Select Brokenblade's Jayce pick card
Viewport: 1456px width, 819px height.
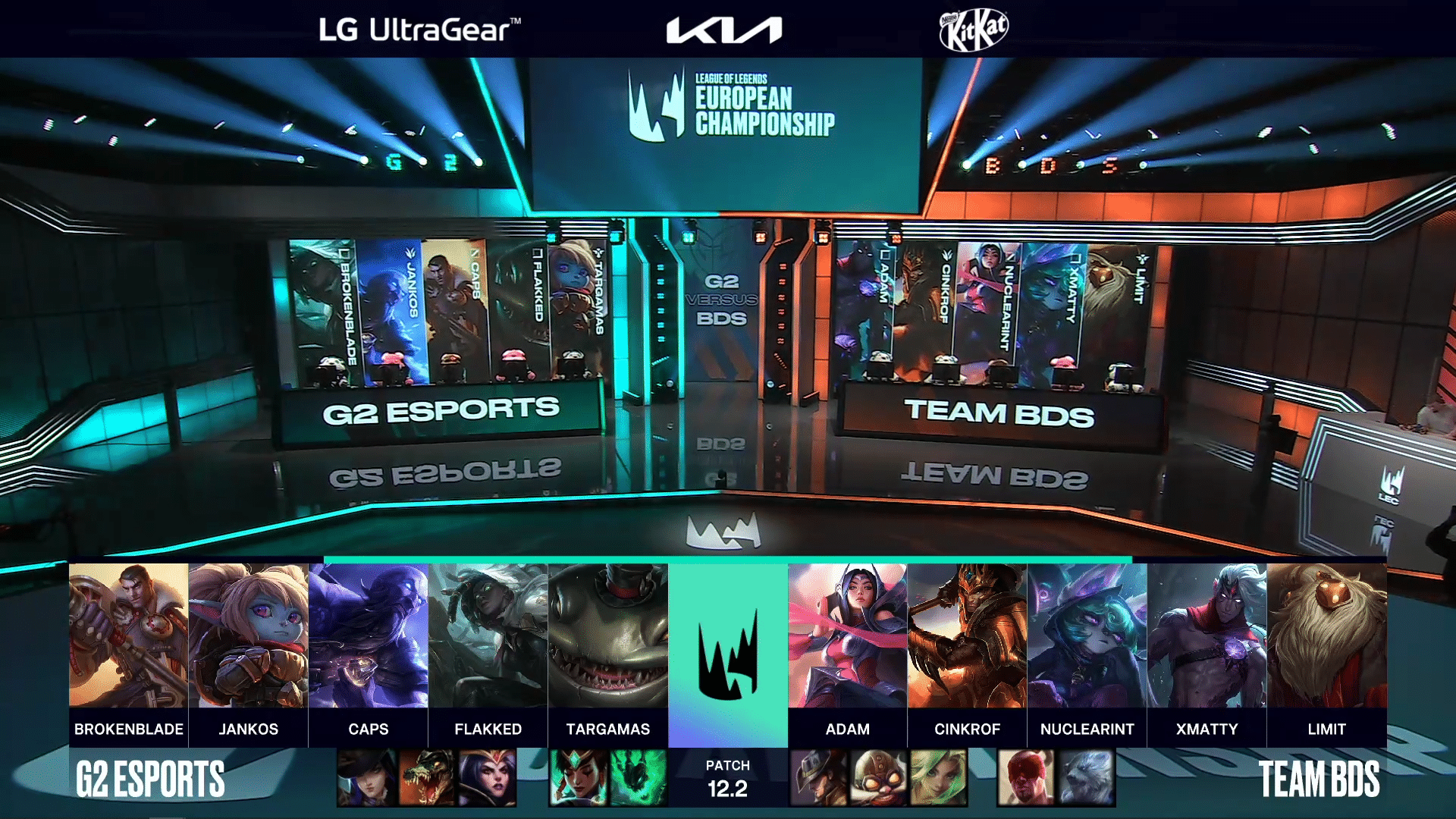click(128, 635)
